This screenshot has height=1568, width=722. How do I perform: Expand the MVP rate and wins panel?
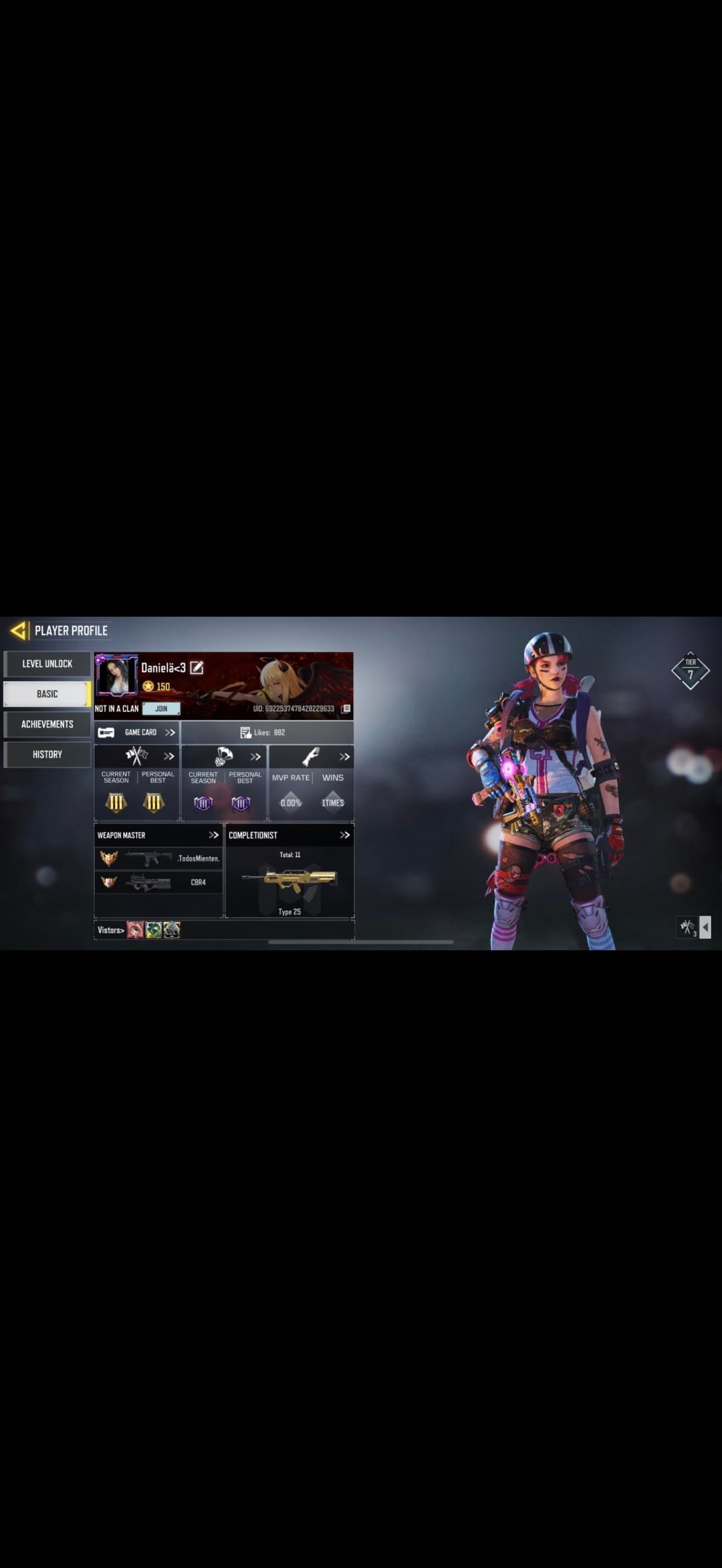click(x=344, y=757)
